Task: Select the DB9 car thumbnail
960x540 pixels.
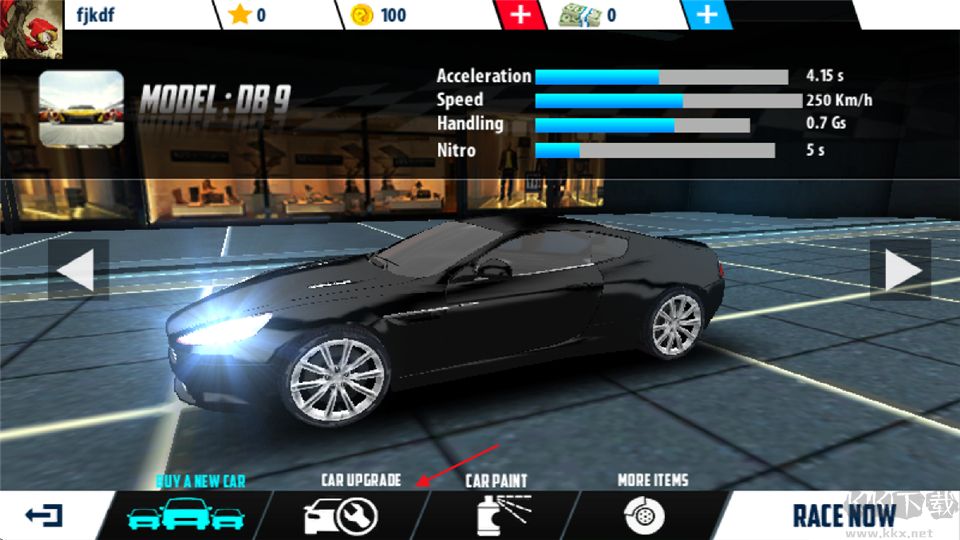Action: (x=81, y=108)
